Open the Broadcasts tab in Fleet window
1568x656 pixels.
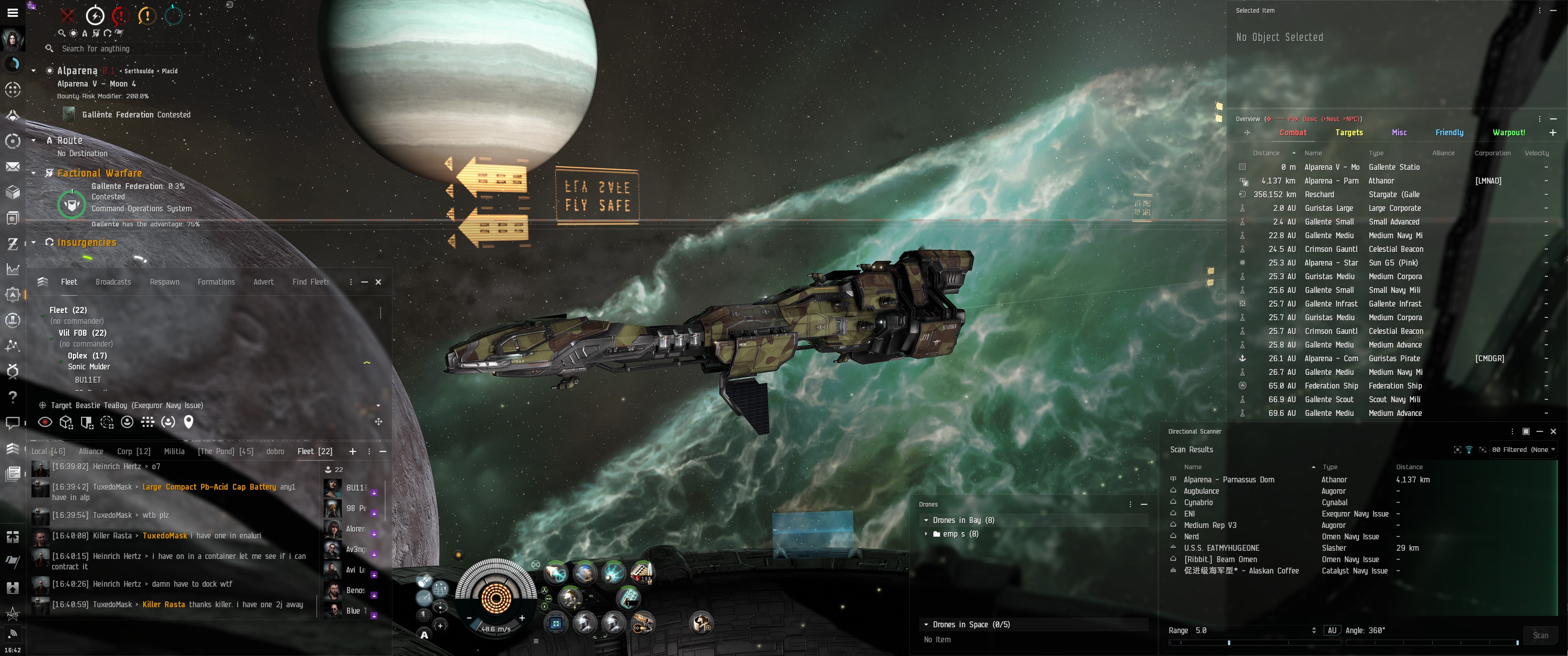coord(113,282)
